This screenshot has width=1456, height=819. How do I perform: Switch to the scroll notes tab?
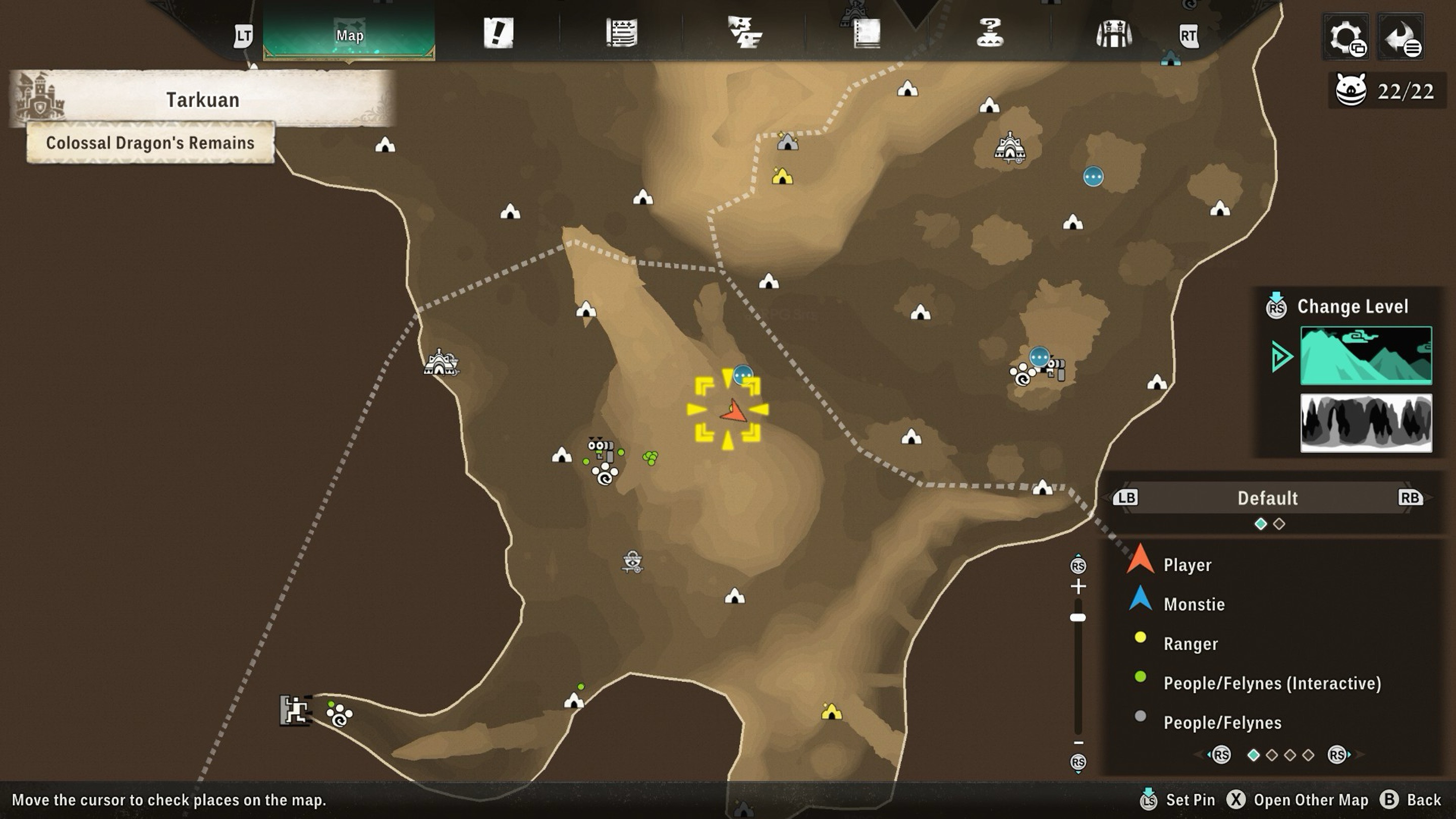(622, 33)
